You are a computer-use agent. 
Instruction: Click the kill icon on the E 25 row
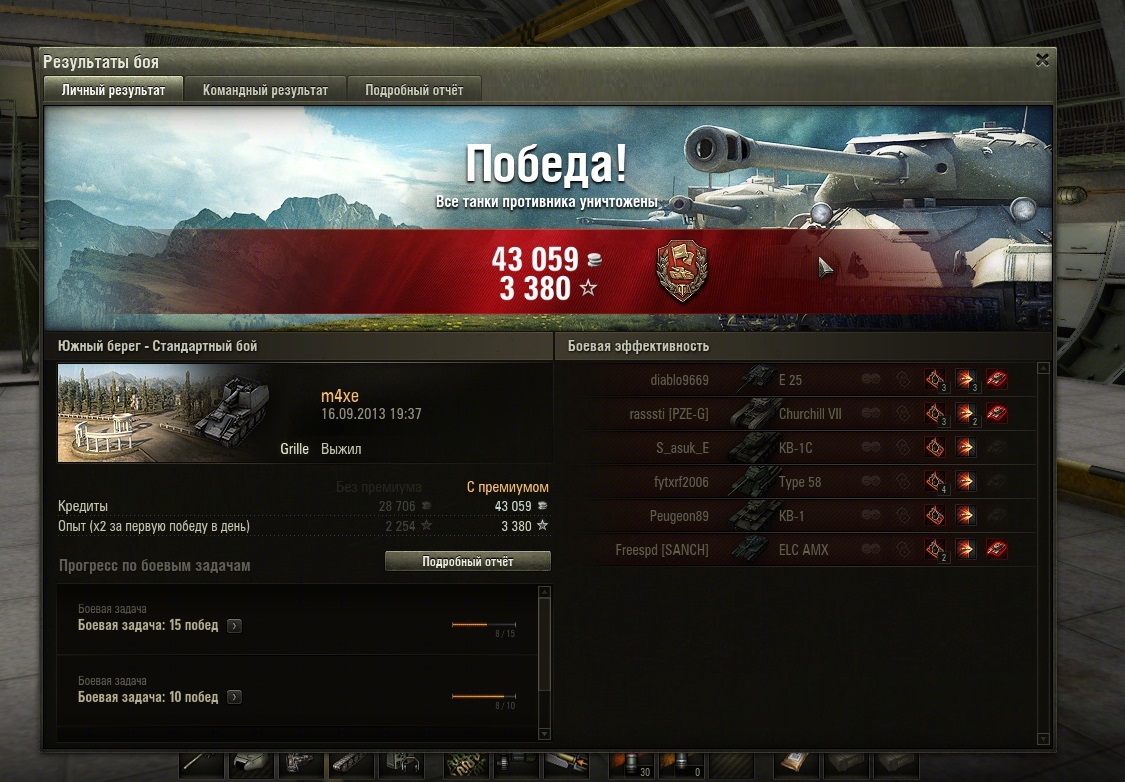point(996,379)
